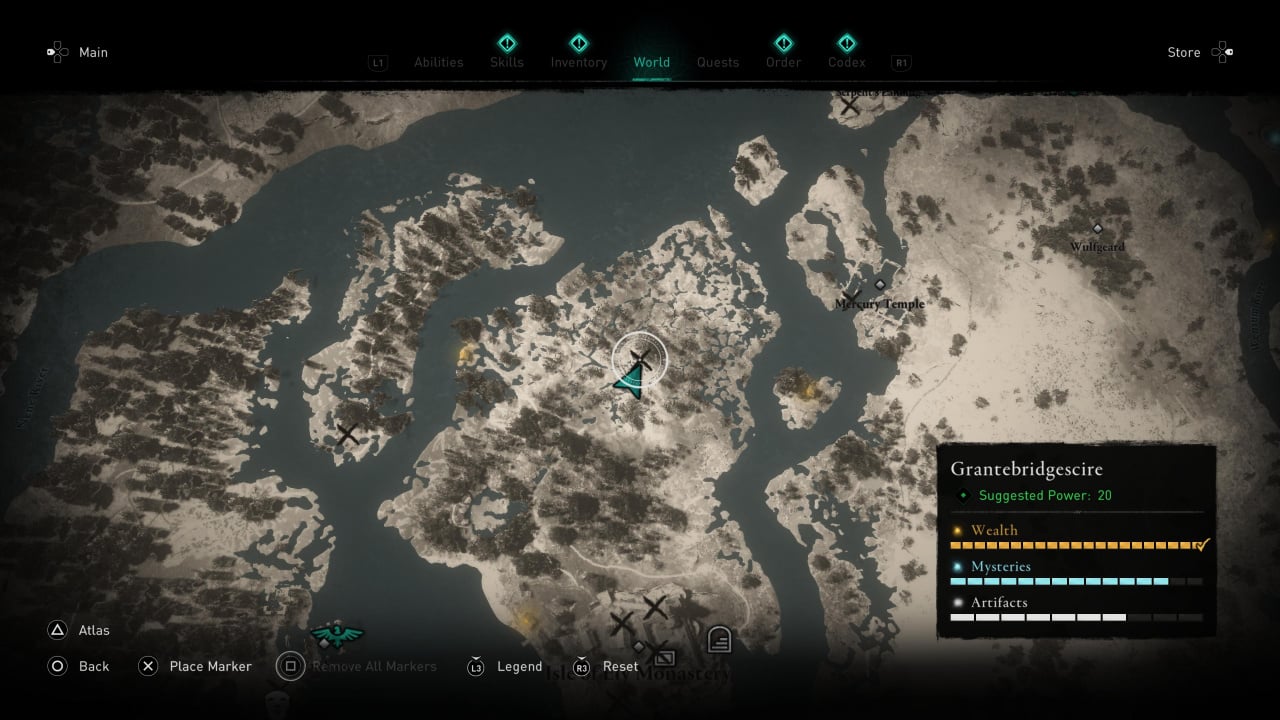Viewport: 1280px width, 720px height.
Task: Select the teal player arrow on map
Action: [629, 380]
